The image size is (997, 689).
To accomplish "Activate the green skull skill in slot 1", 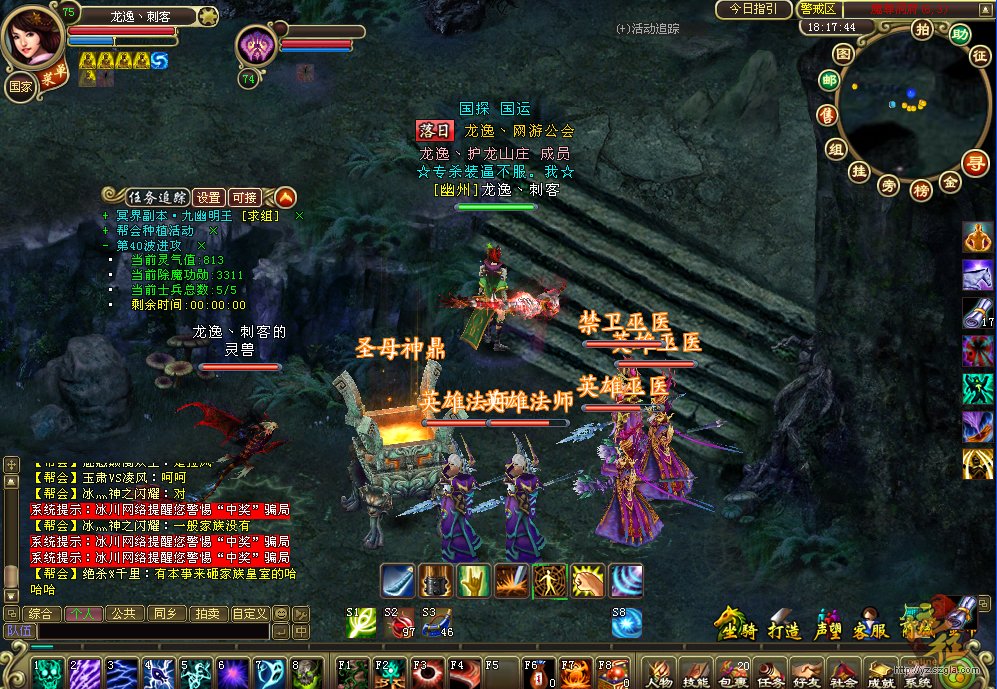I will (x=49, y=673).
